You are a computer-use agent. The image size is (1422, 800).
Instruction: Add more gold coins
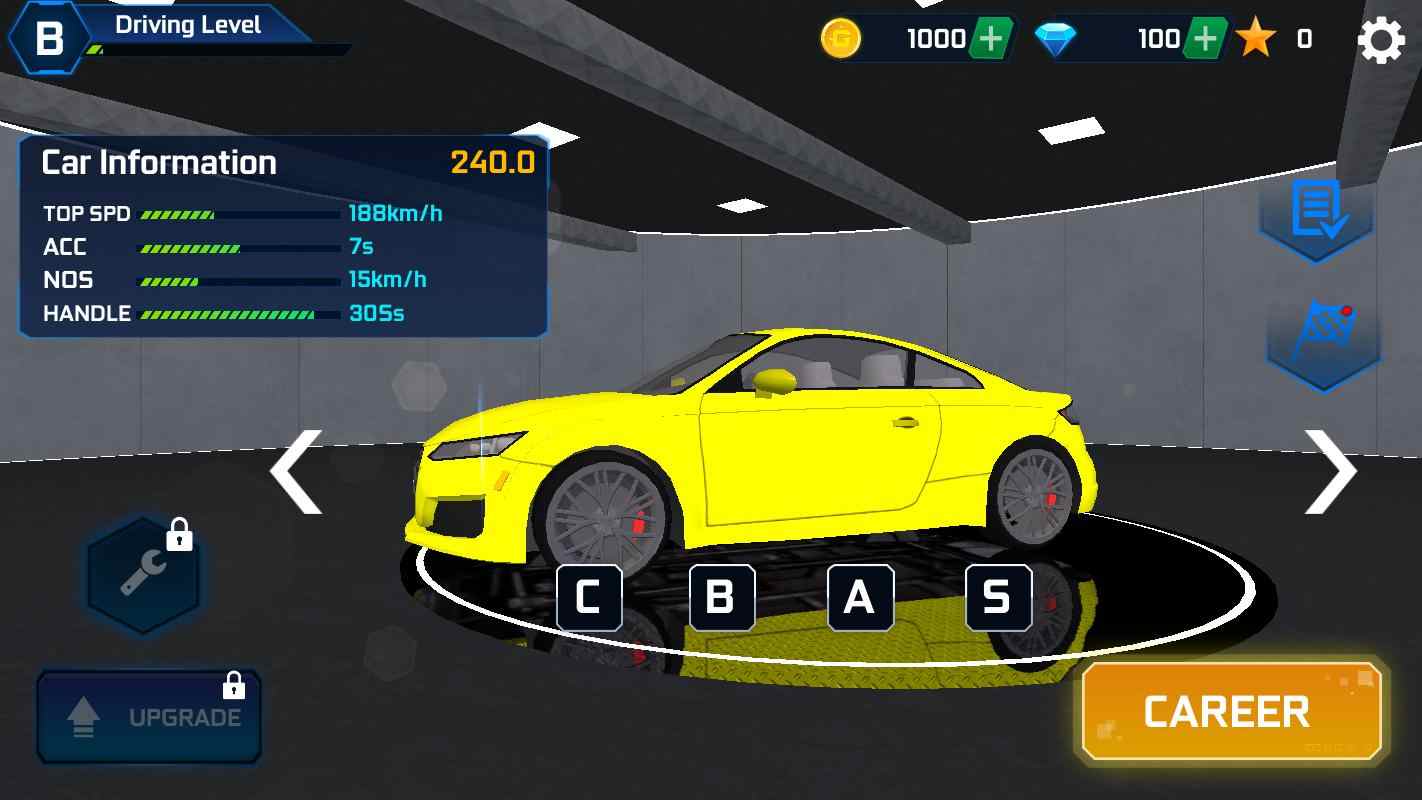(990, 39)
